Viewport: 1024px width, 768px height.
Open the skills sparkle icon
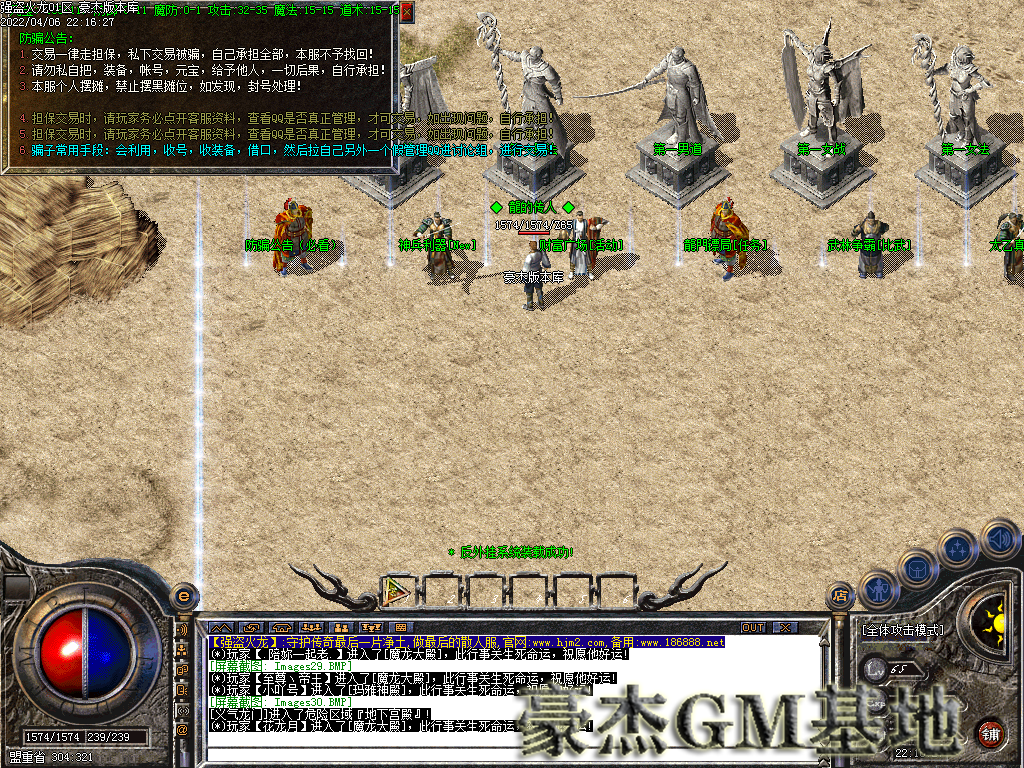pyautogui.click(x=959, y=549)
